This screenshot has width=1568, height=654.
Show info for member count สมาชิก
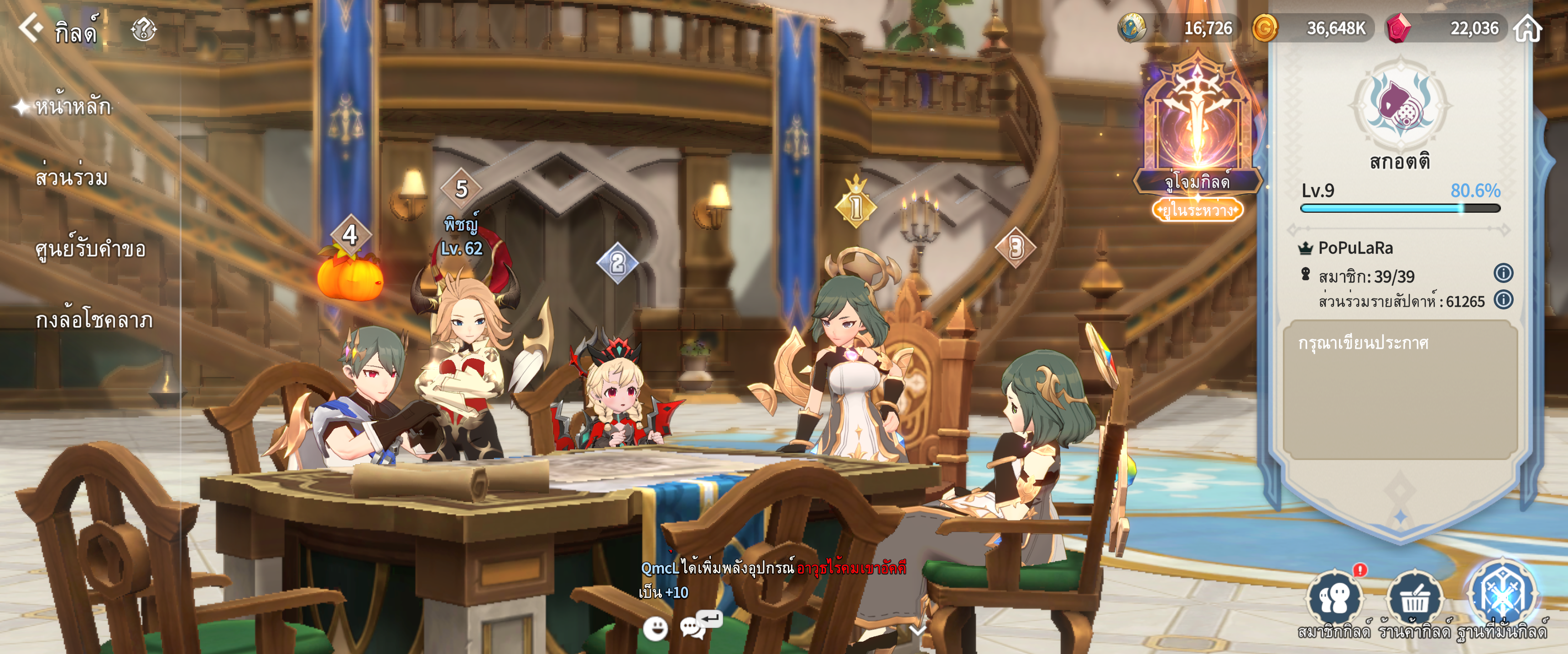tap(1503, 273)
